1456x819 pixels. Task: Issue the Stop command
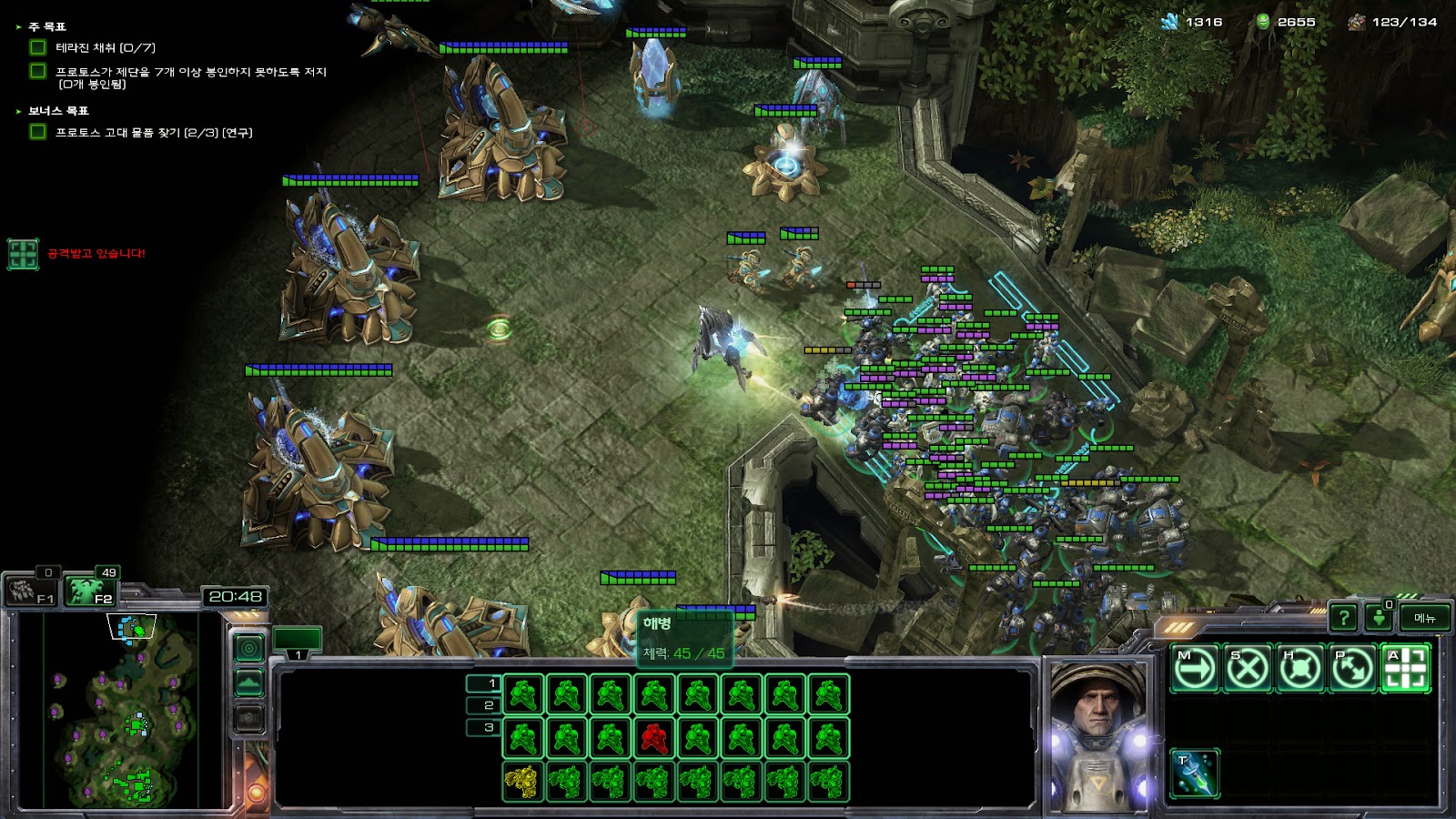click(x=1247, y=669)
